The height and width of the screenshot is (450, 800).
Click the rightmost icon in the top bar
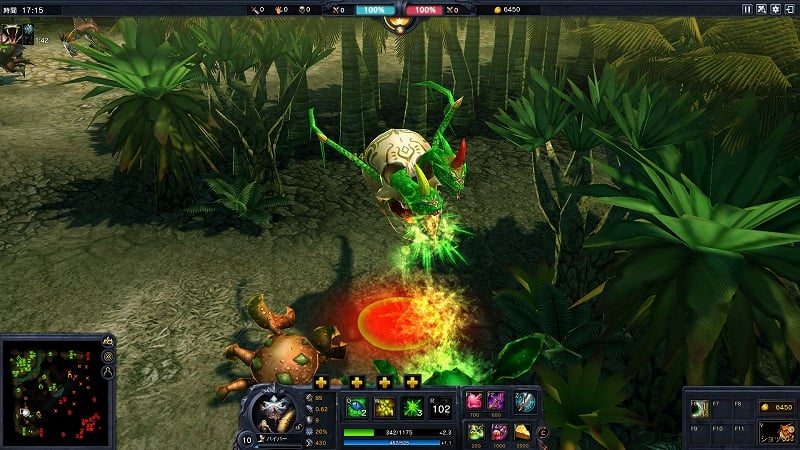789,9
